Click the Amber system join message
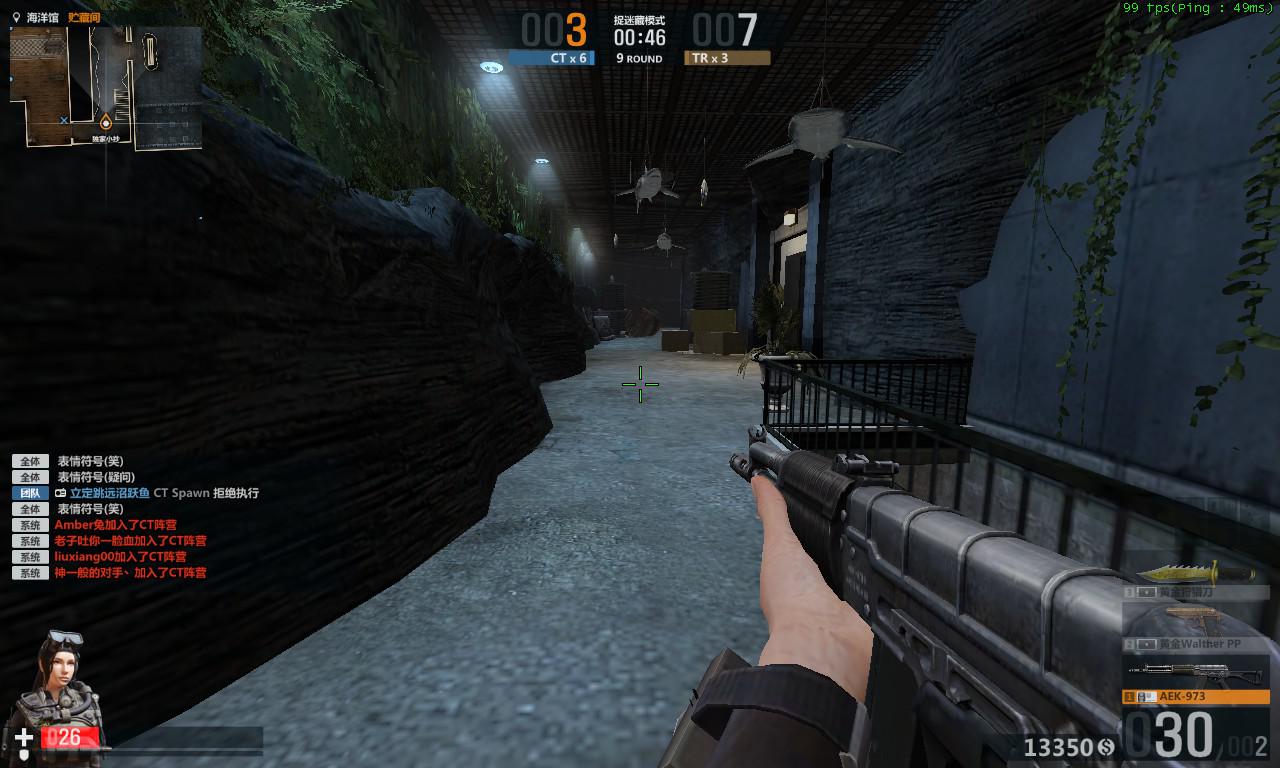The height and width of the screenshot is (768, 1280). click(115, 525)
